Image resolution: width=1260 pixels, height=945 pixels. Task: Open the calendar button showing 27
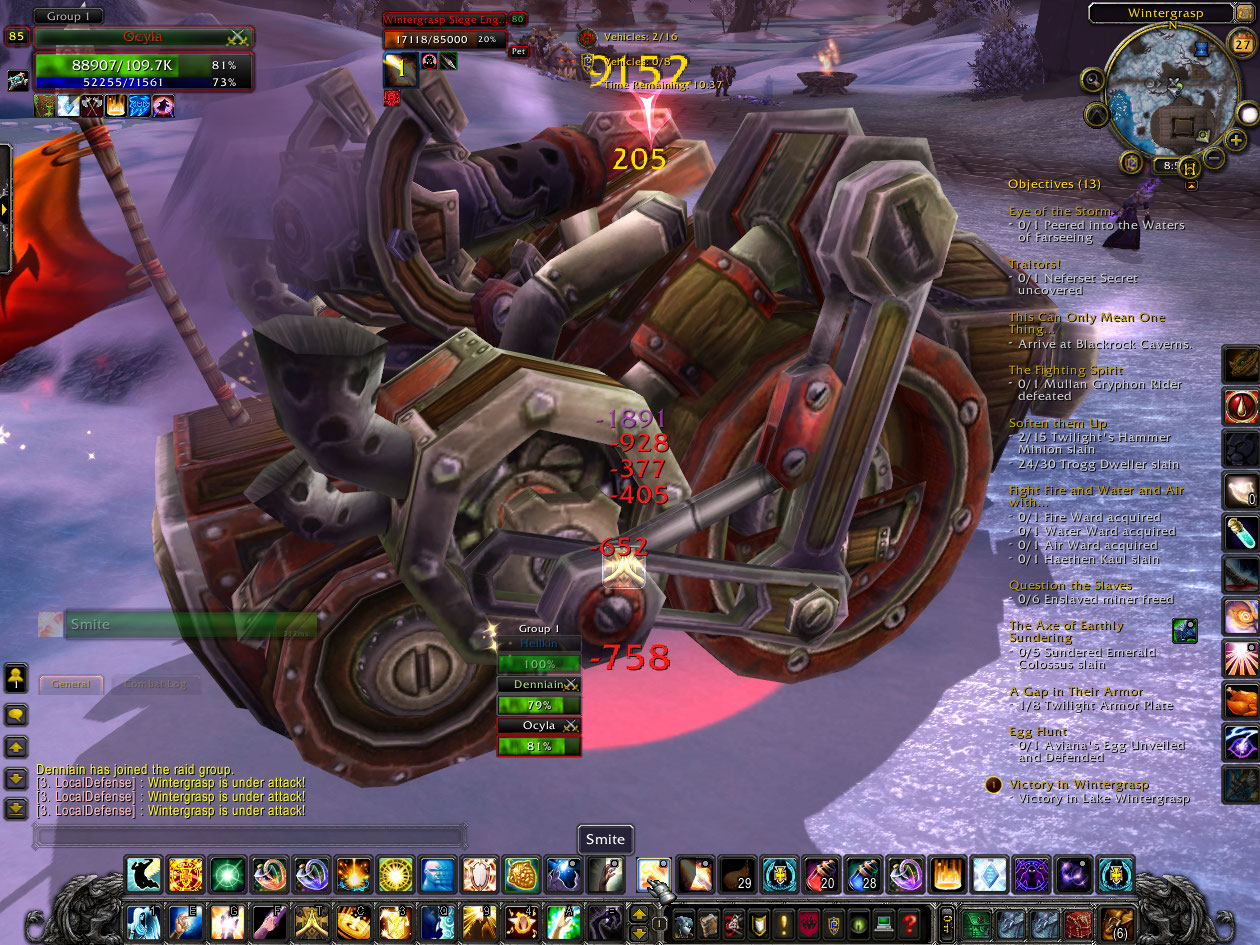tap(1230, 43)
